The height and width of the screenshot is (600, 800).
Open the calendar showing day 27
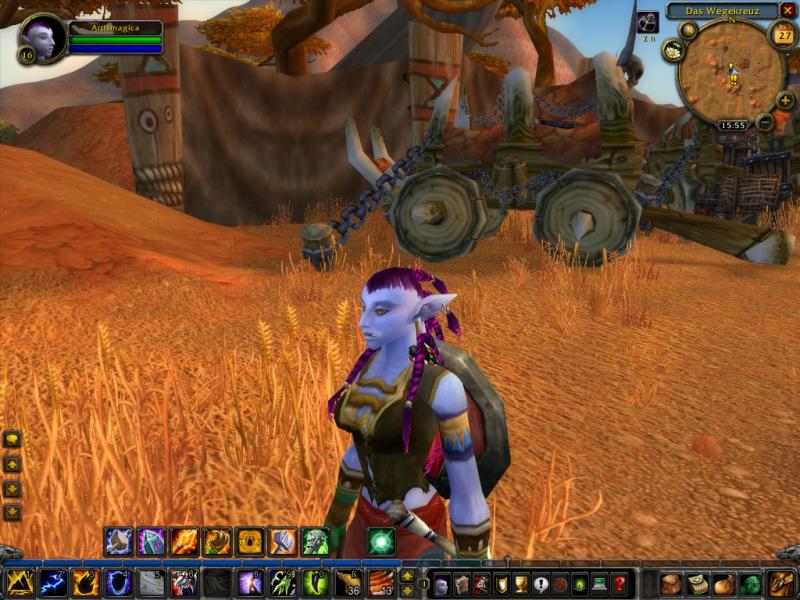pyautogui.click(x=783, y=35)
